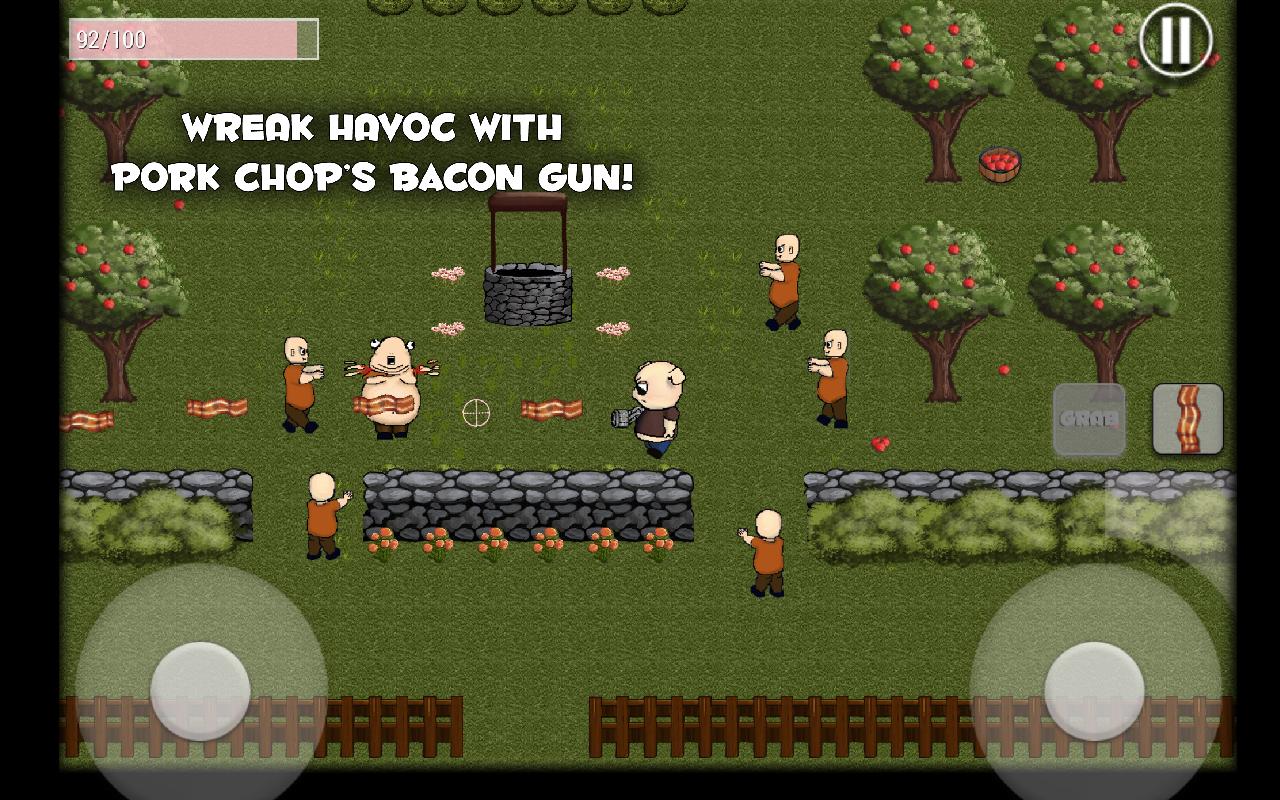Tap the left virtual joystick
Screen dimensions: 1280x800
[x=197, y=690]
